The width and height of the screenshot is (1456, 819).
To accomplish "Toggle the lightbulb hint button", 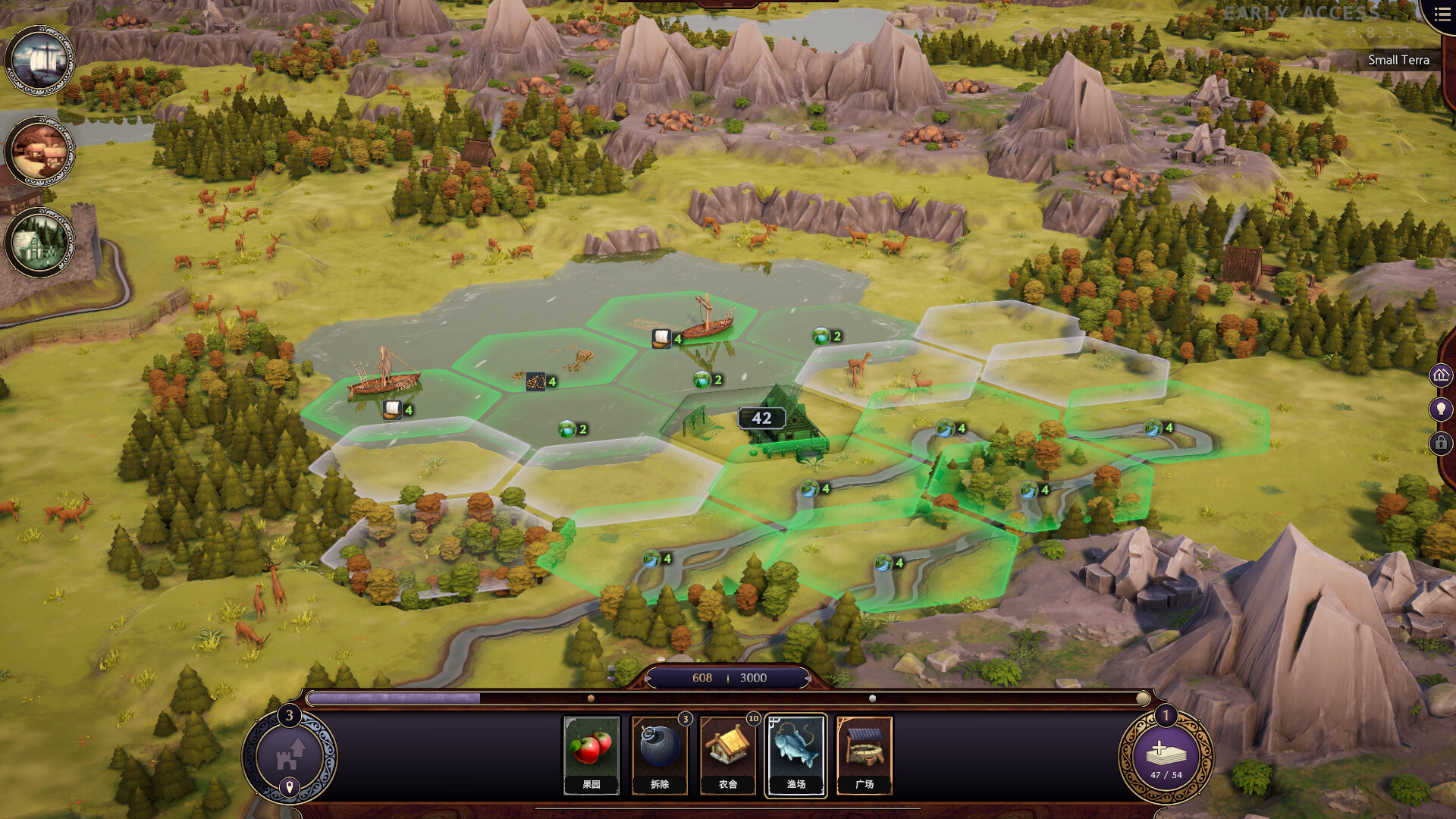I will [x=1441, y=409].
